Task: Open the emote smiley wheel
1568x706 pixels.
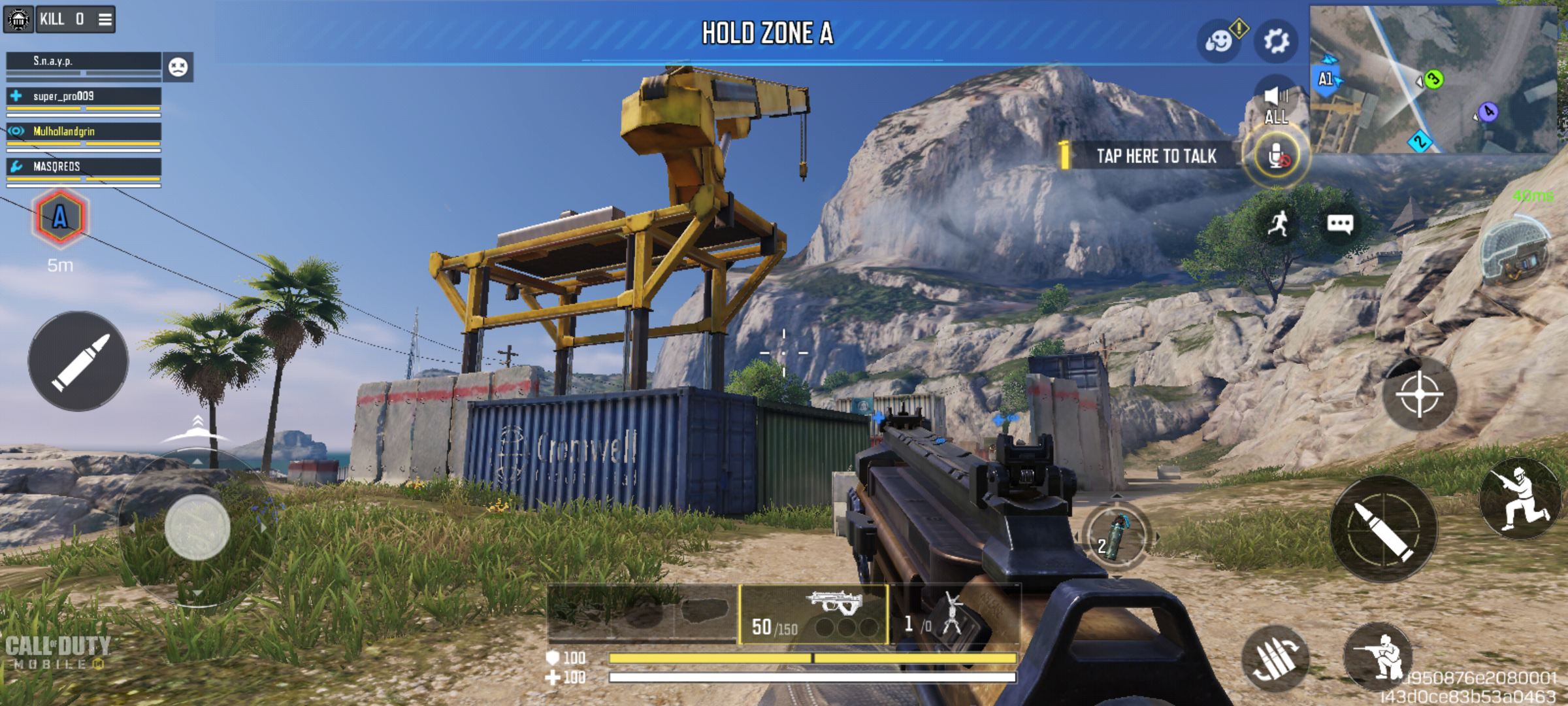Action: tap(1218, 41)
